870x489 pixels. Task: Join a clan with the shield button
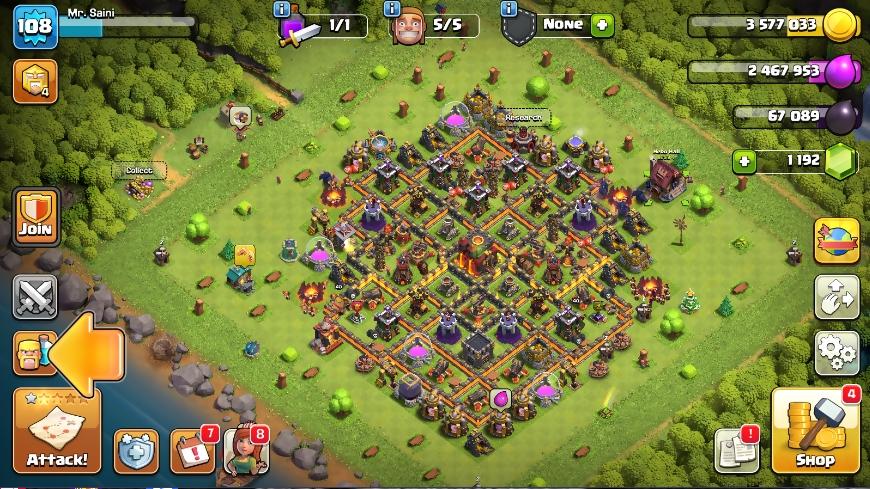coord(37,217)
